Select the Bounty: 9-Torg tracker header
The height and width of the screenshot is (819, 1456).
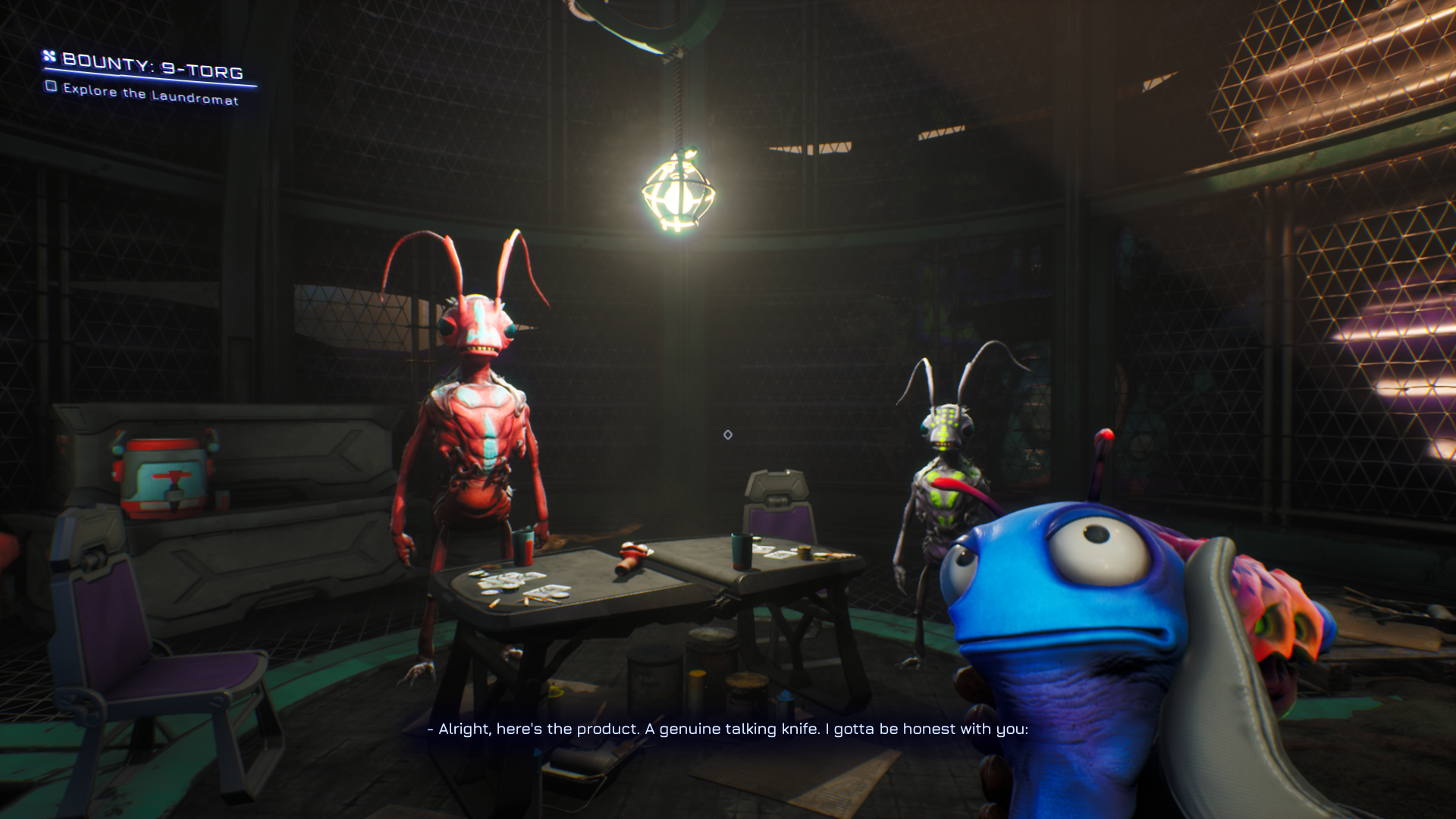pos(151,66)
